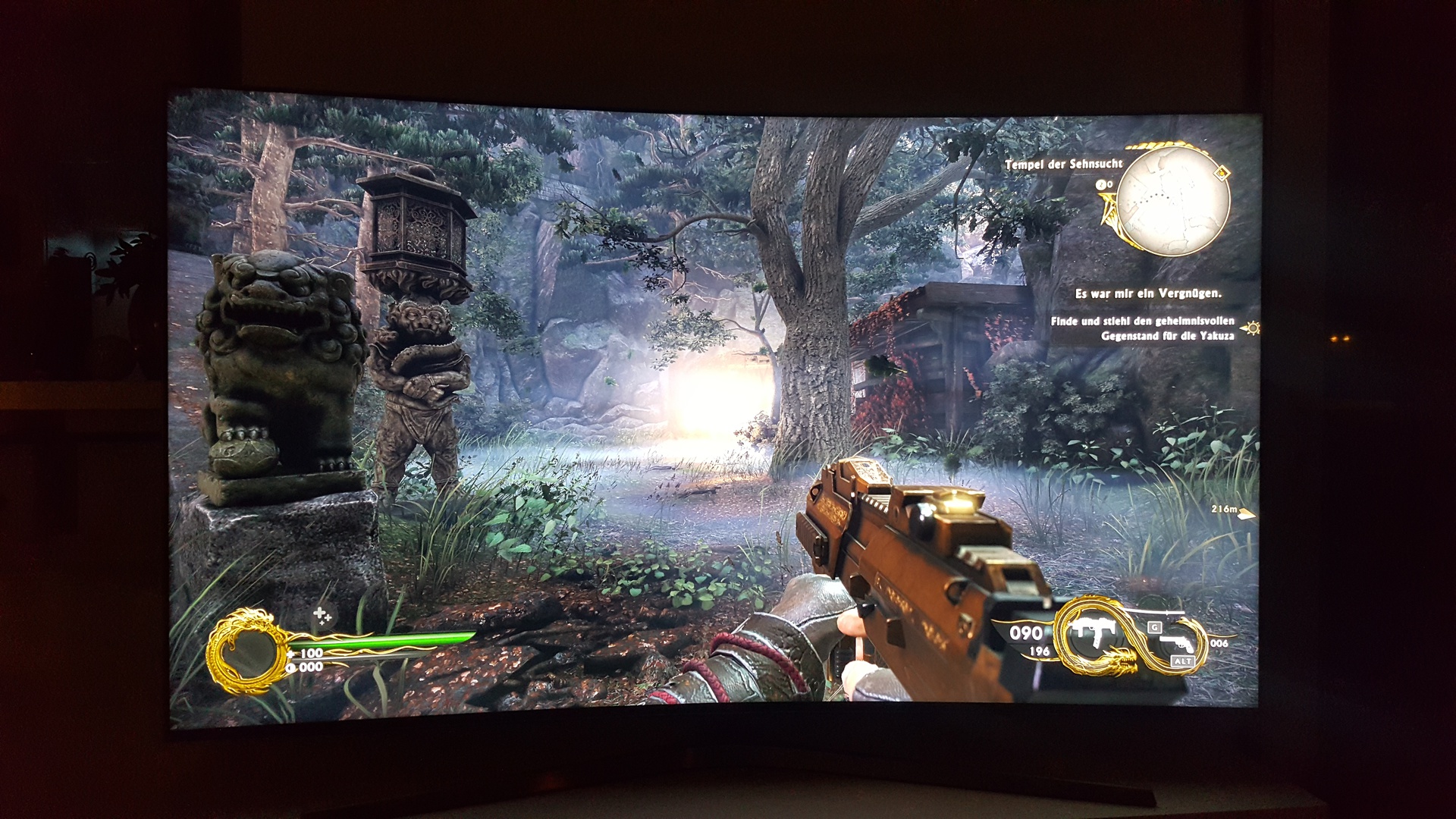
Task: Click the Tempel der Sehnsucht location label
Action: coord(1063,164)
